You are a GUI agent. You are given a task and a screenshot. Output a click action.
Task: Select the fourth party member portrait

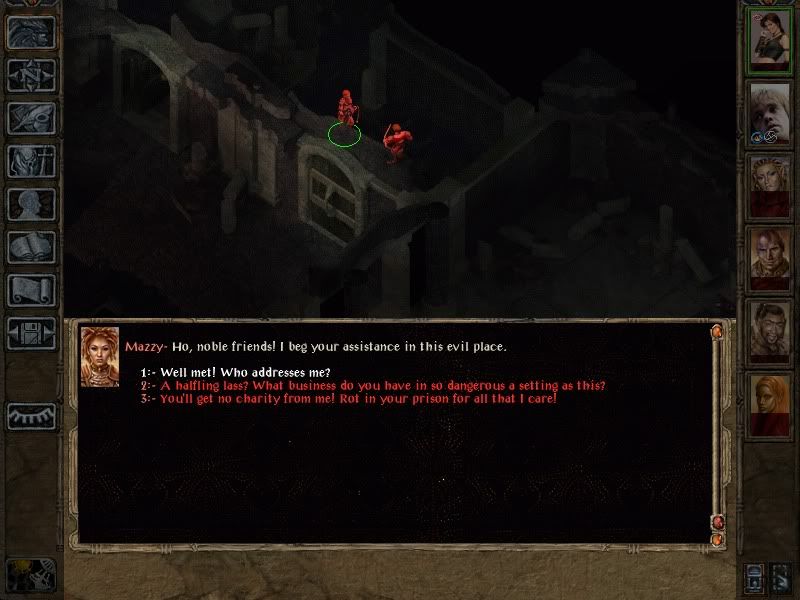point(771,259)
